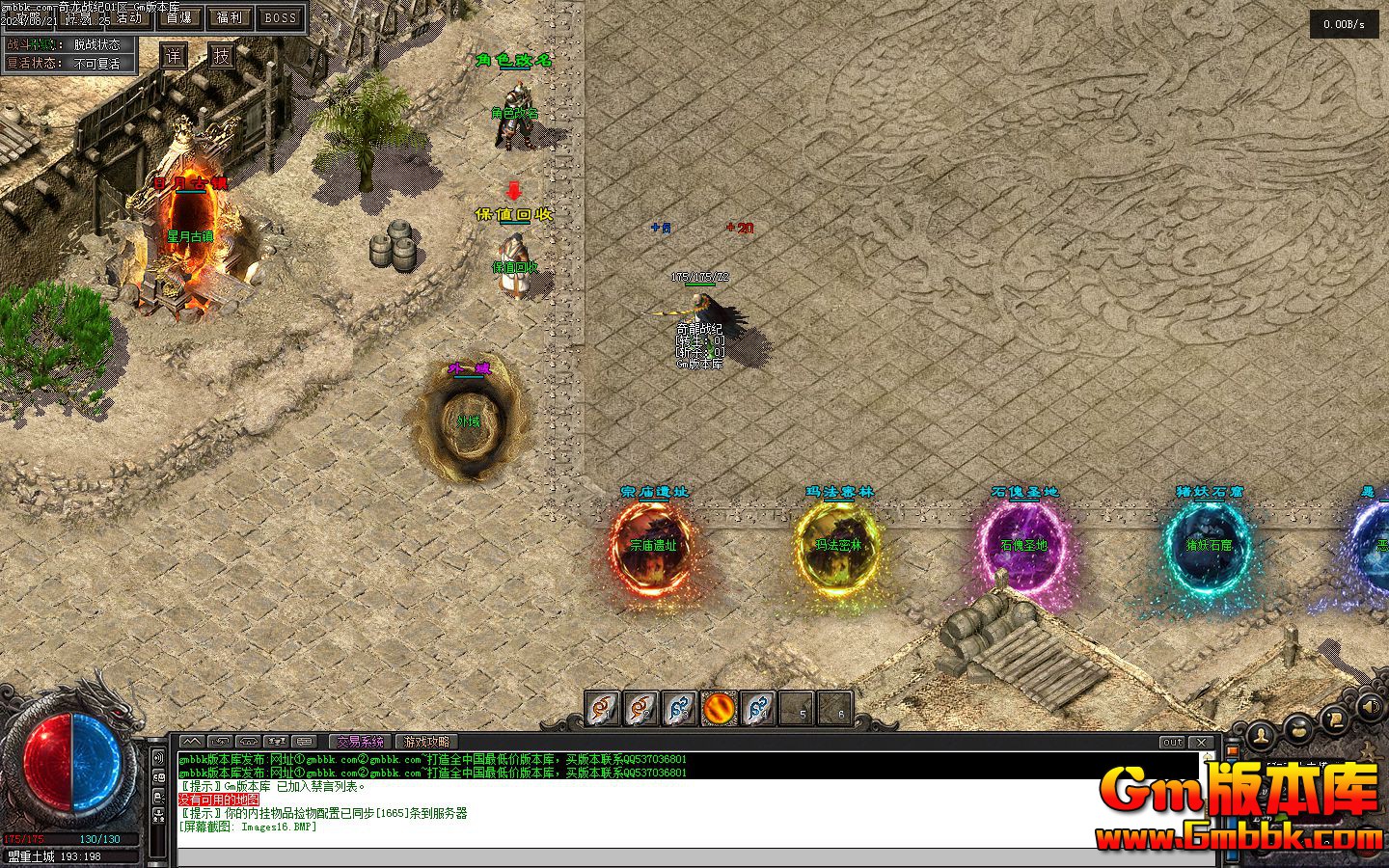Click the 技 skills button
This screenshot has width=1389, height=868.
click(223, 56)
